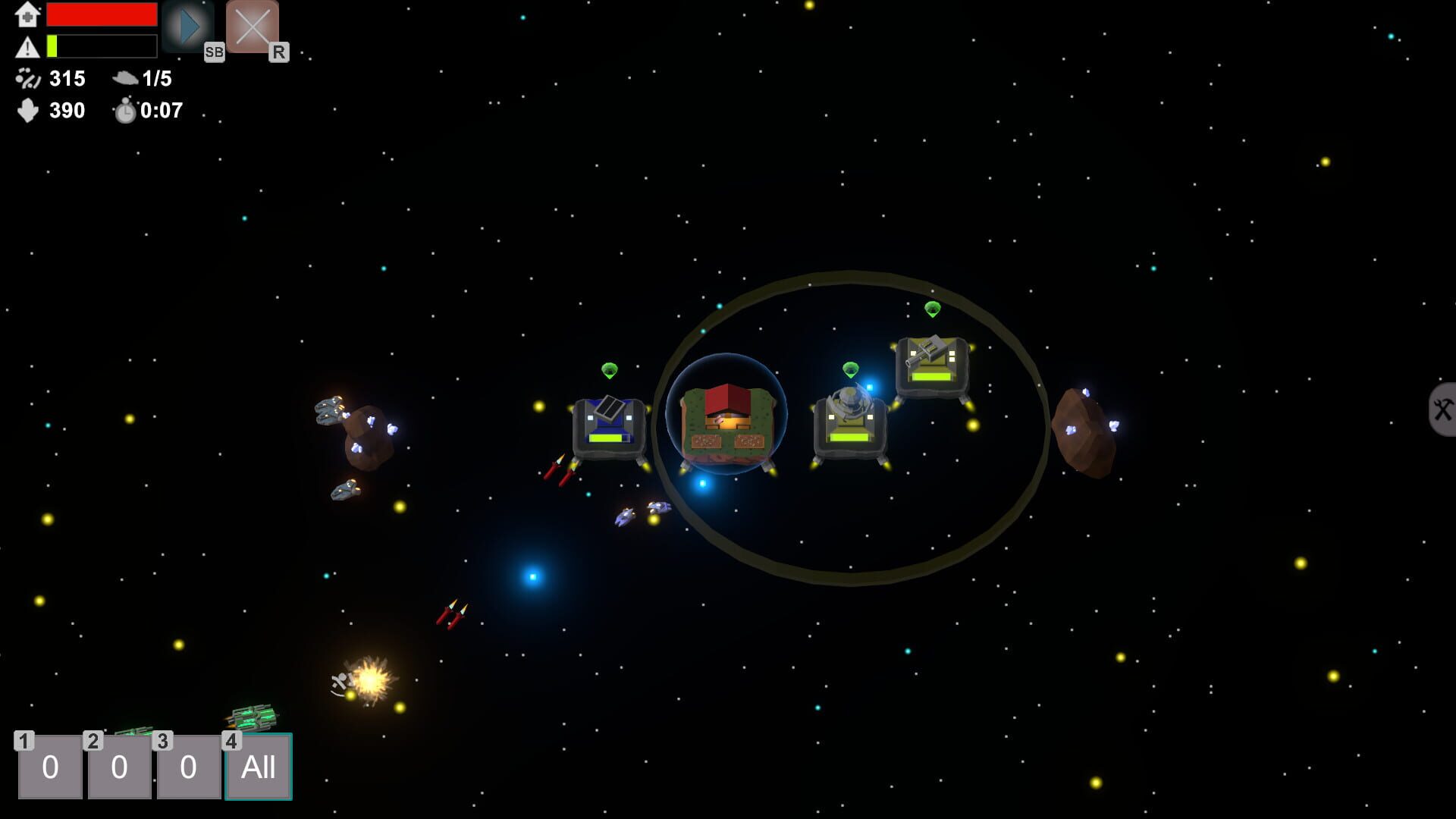Select squad group 3 tab
The image size is (1456, 819).
point(189,767)
